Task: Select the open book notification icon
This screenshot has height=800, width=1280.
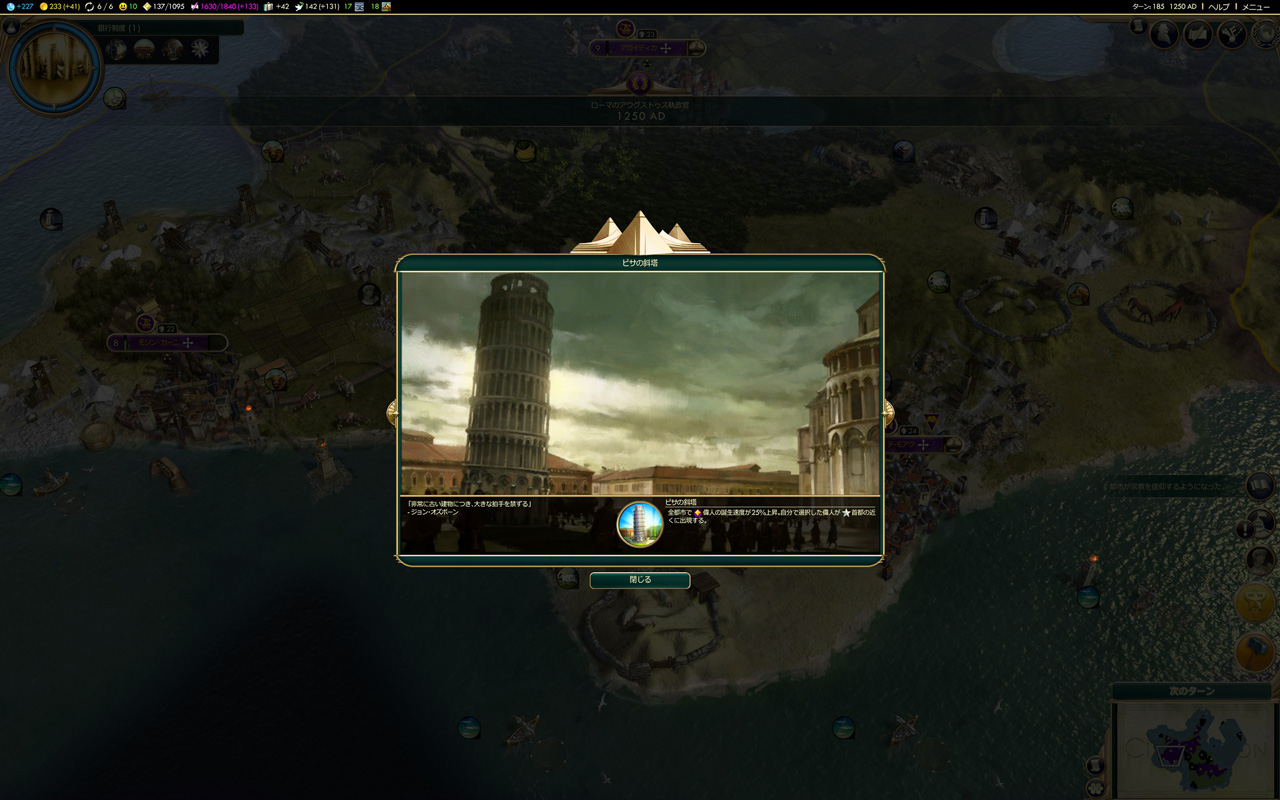Action: tap(1259, 486)
